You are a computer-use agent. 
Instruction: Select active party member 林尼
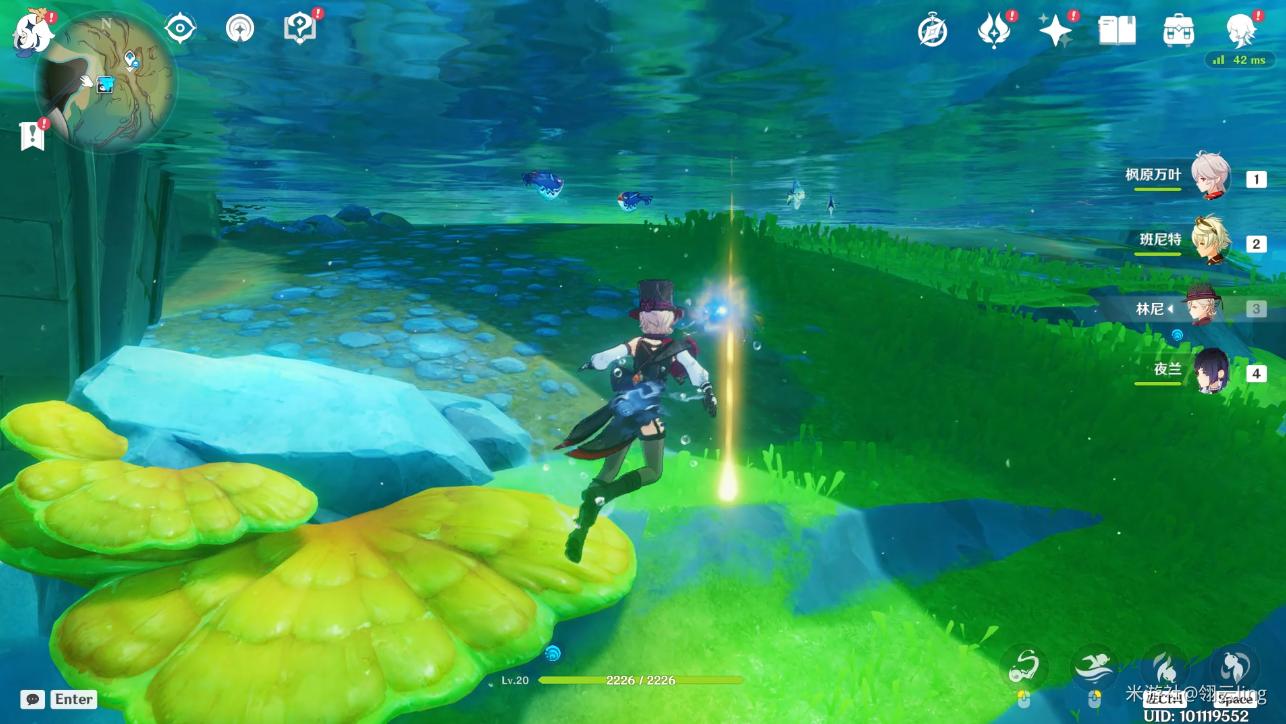point(1198,308)
